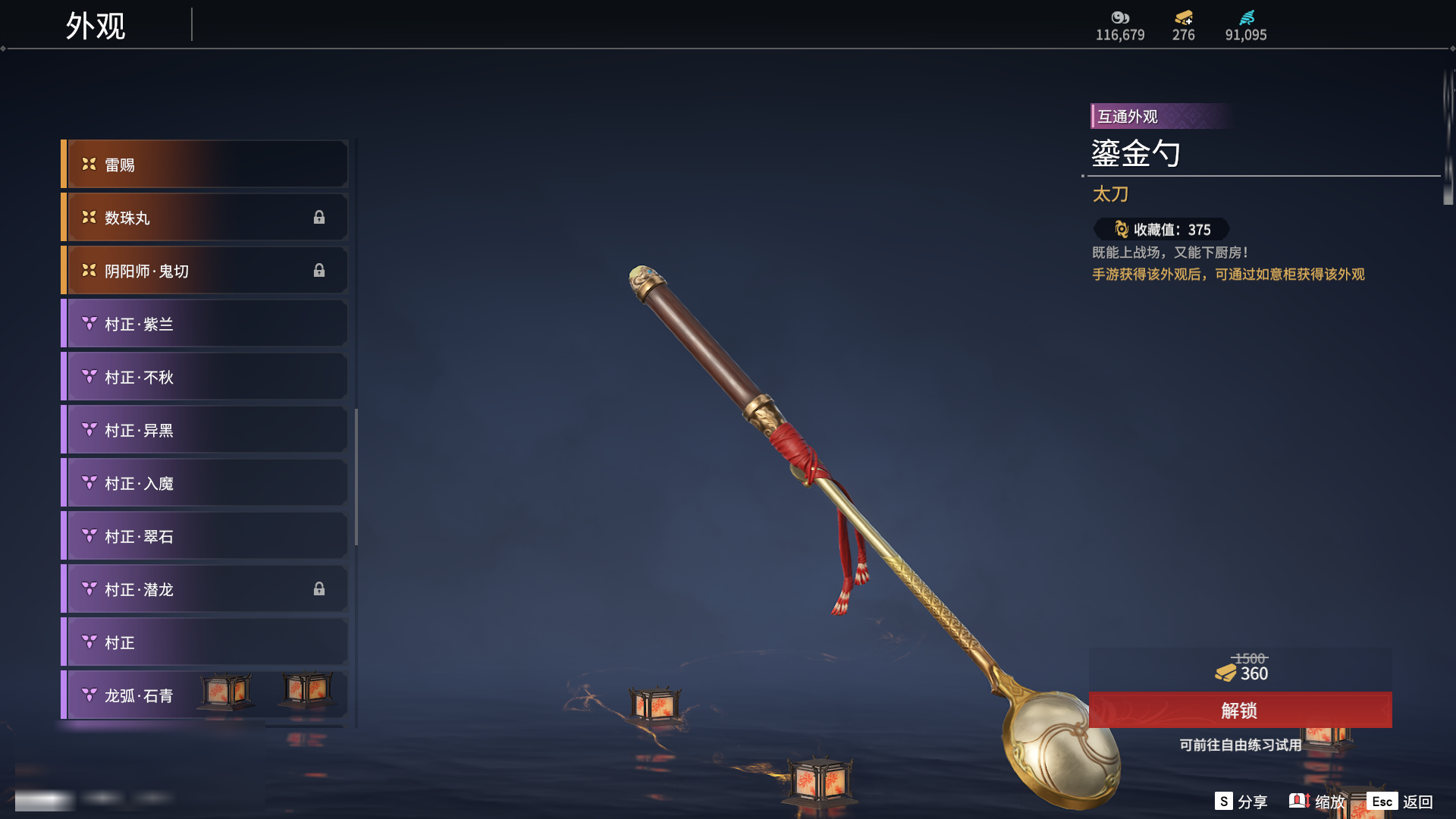The height and width of the screenshot is (819, 1456).
Task: Choose the locked 数珠丸 skin
Action: 205,218
